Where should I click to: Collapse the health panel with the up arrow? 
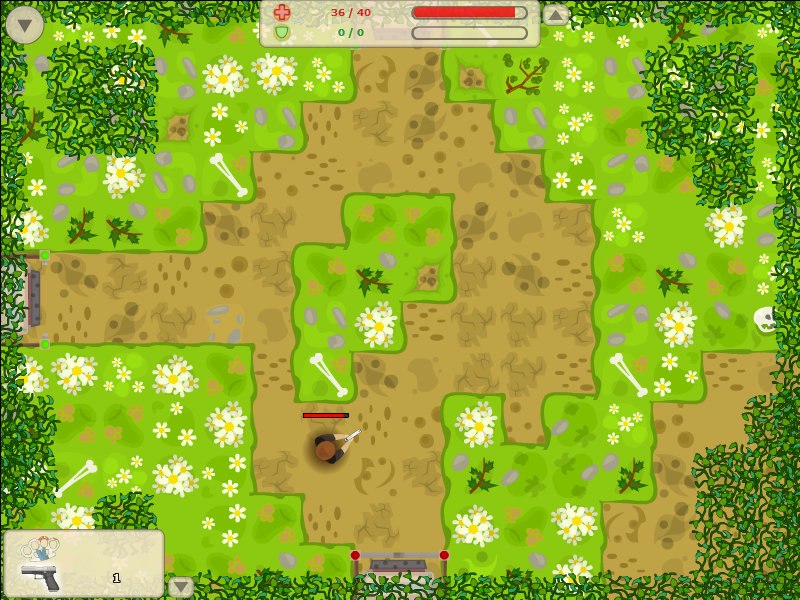tap(556, 15)
